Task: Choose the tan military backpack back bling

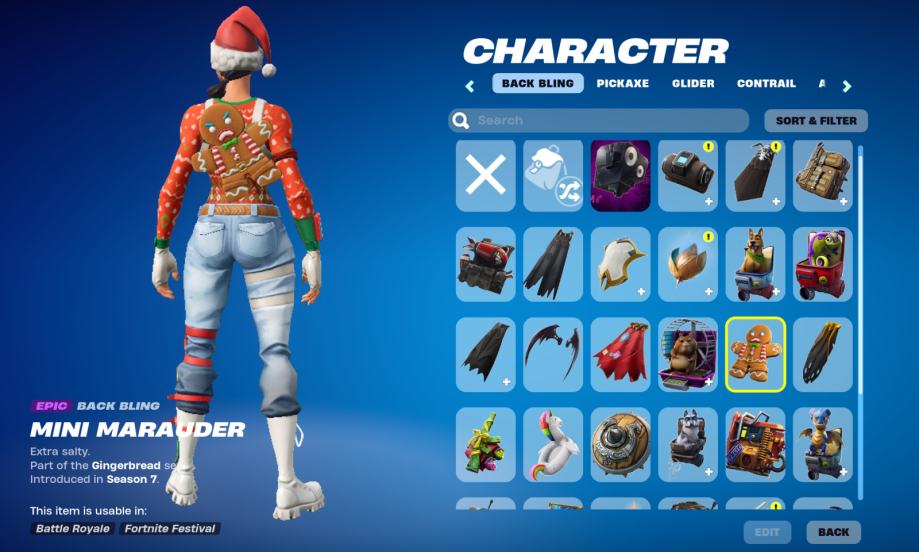Action: [822, 176]
